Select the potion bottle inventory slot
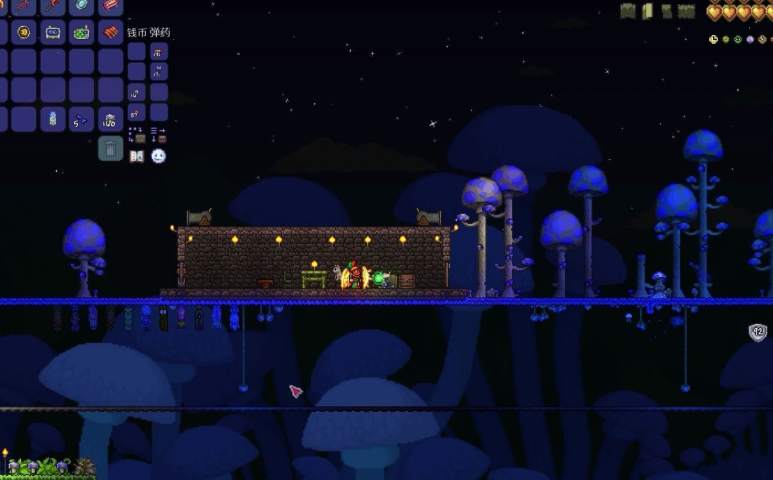The image size is (773, 480). click(x=52, y=120)
